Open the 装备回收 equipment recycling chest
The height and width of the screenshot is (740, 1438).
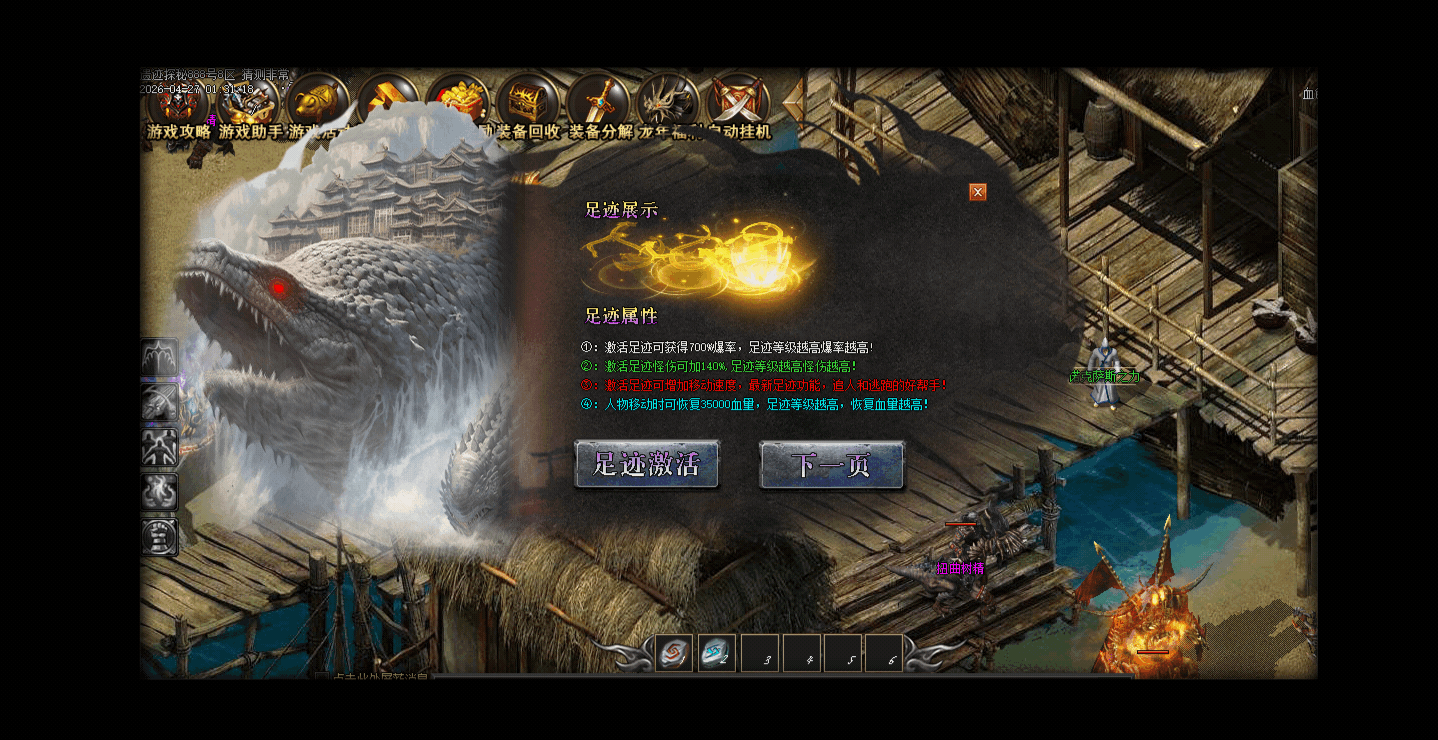(528, 103)
